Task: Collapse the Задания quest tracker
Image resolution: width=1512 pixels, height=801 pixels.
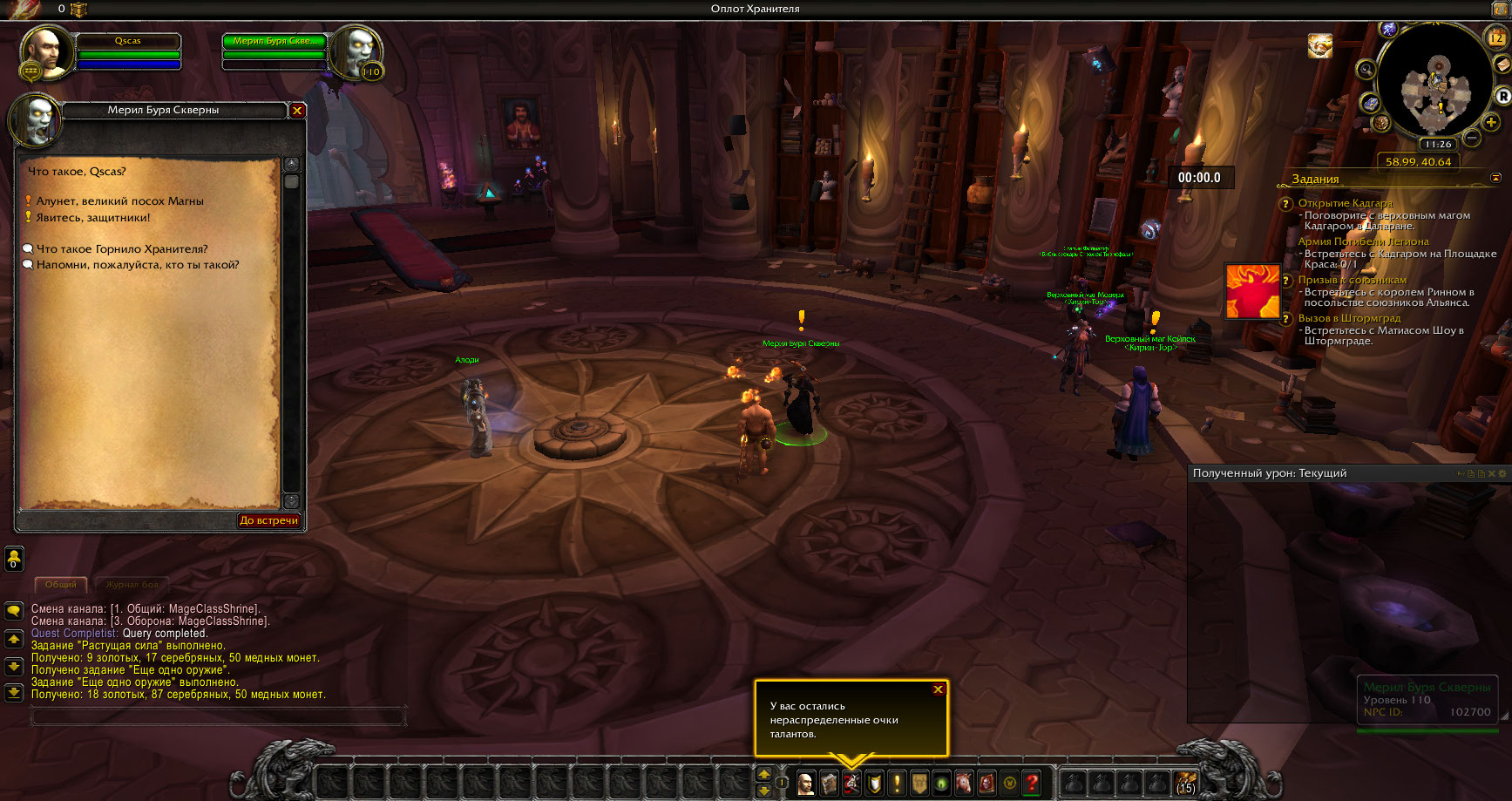Action: point(1496,178)
